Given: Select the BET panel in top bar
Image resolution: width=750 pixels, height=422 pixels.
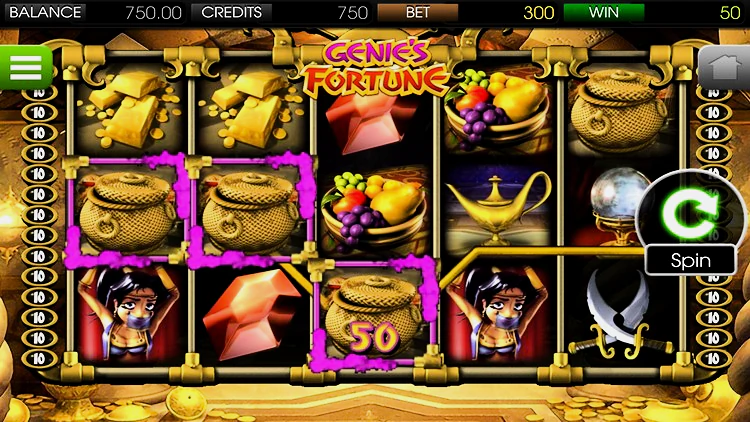Looking at the screenshot, I should pyautogui.click(x=418, y=13).
